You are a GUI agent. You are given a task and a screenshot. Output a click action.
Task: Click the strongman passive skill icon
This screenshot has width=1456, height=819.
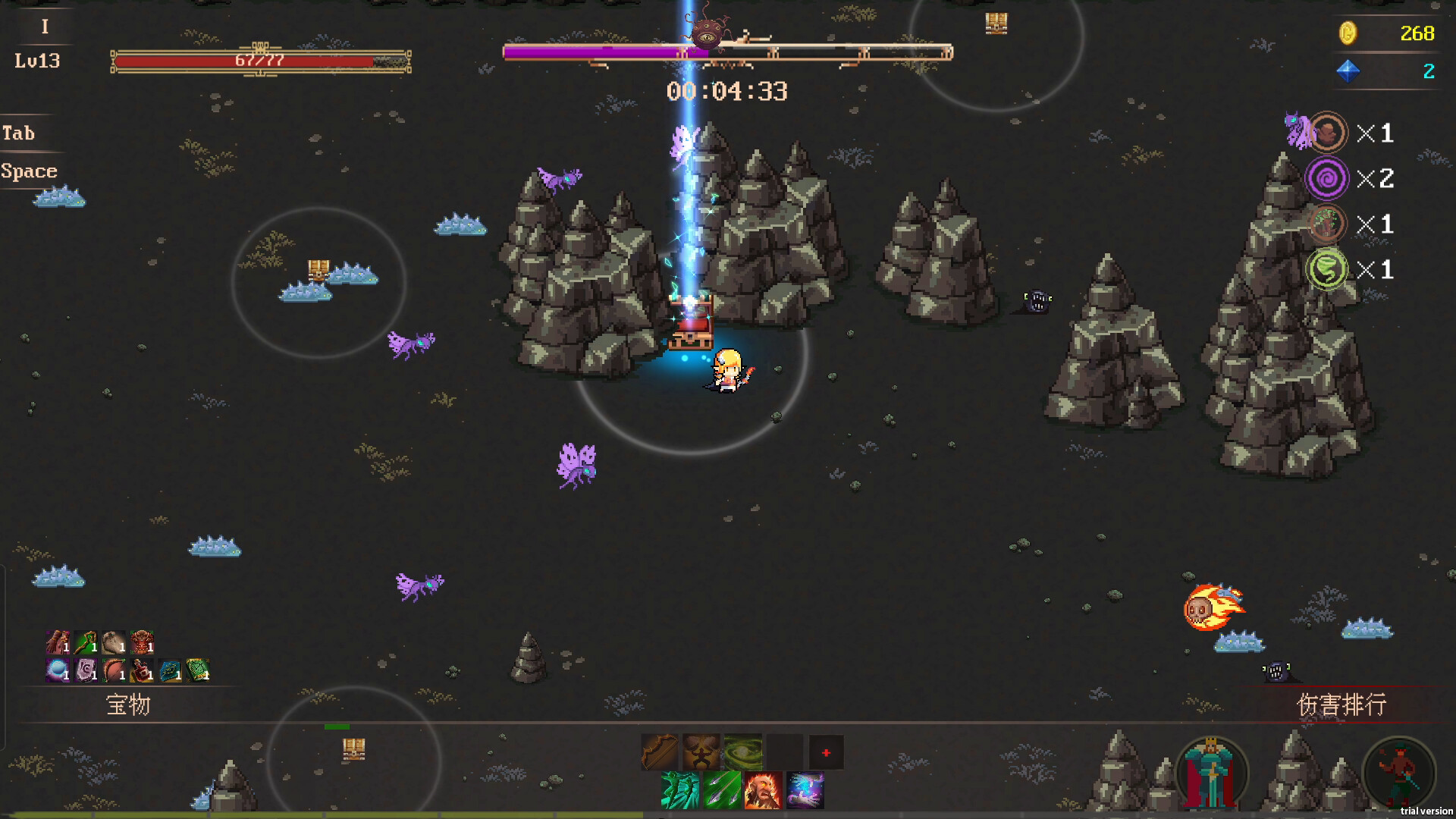click(x=701, y=752)
